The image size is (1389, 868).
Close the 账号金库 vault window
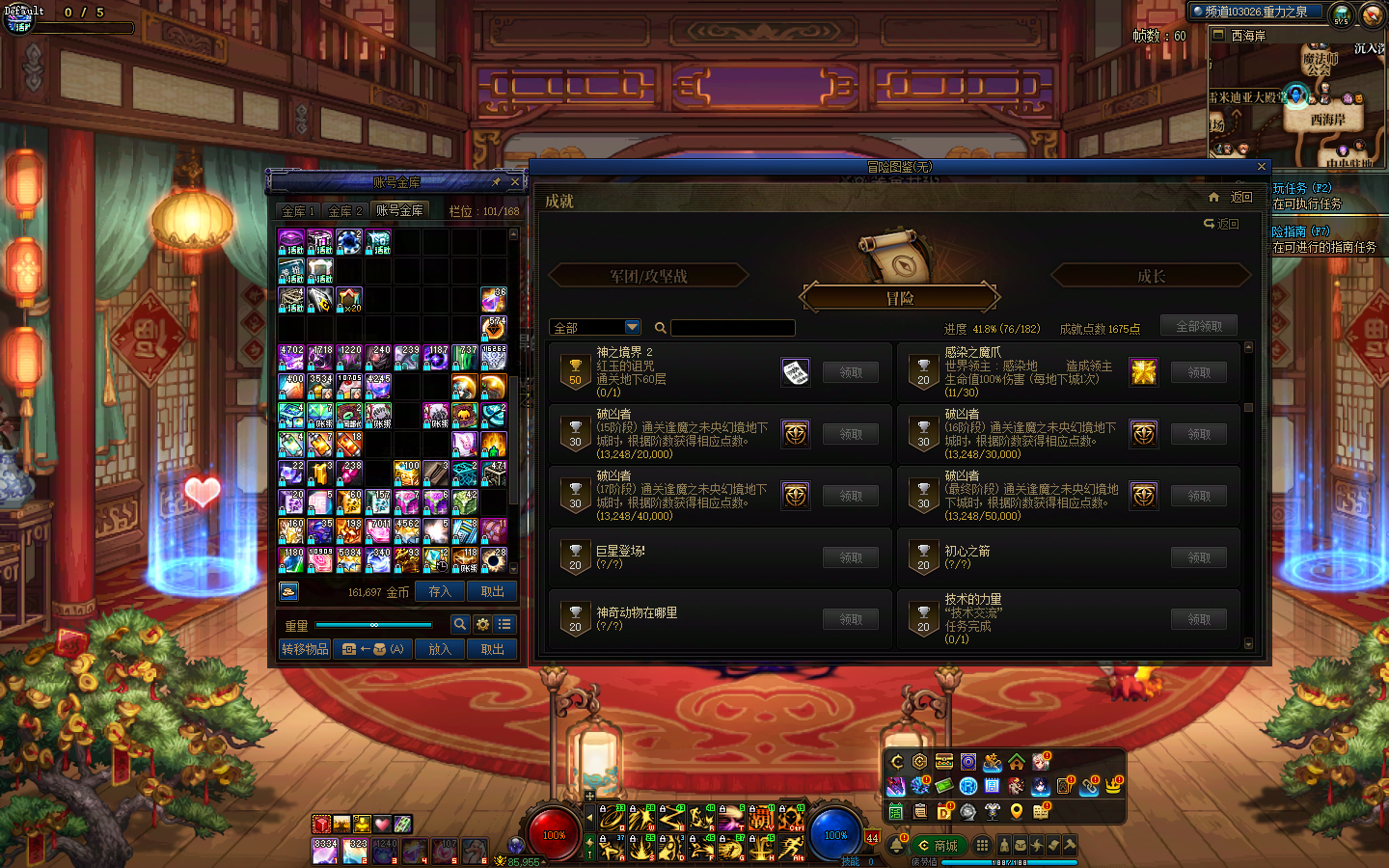(x=515, y=181)
